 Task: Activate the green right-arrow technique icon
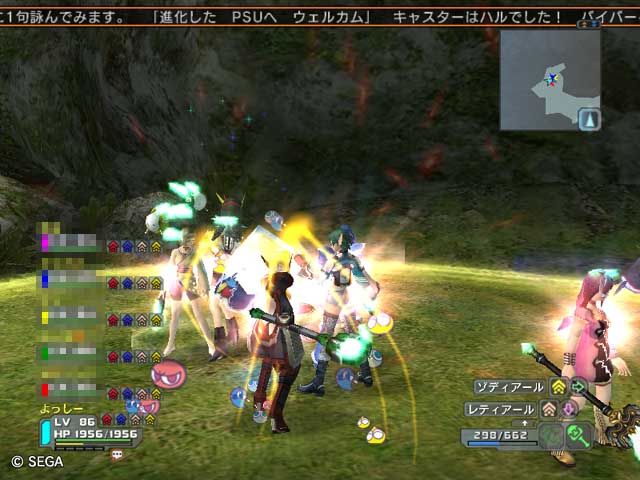pos(578,387)
